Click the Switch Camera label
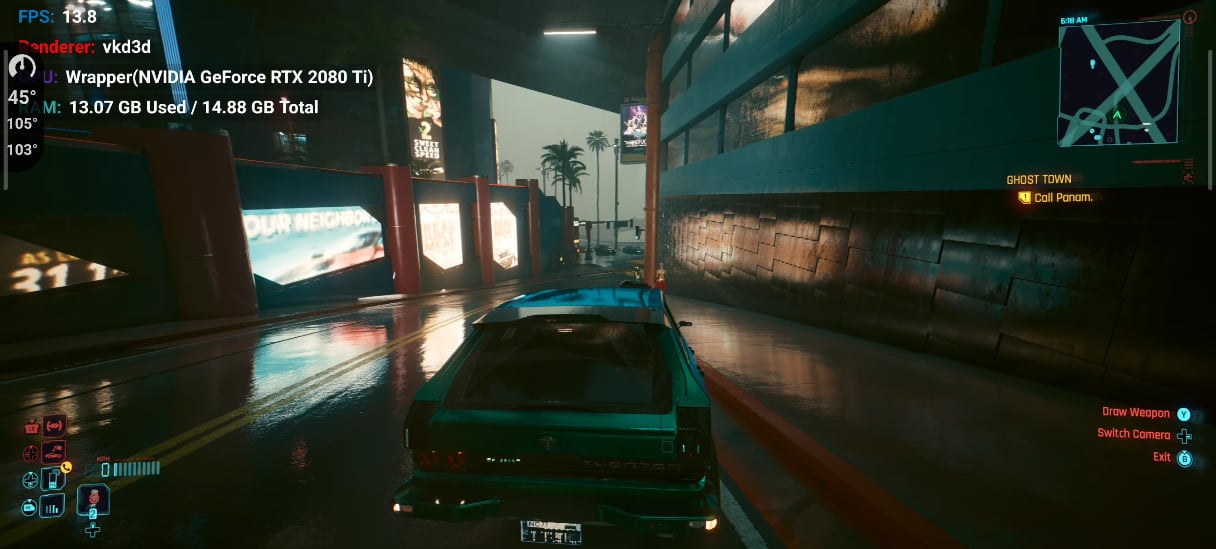 (1133, 434)
